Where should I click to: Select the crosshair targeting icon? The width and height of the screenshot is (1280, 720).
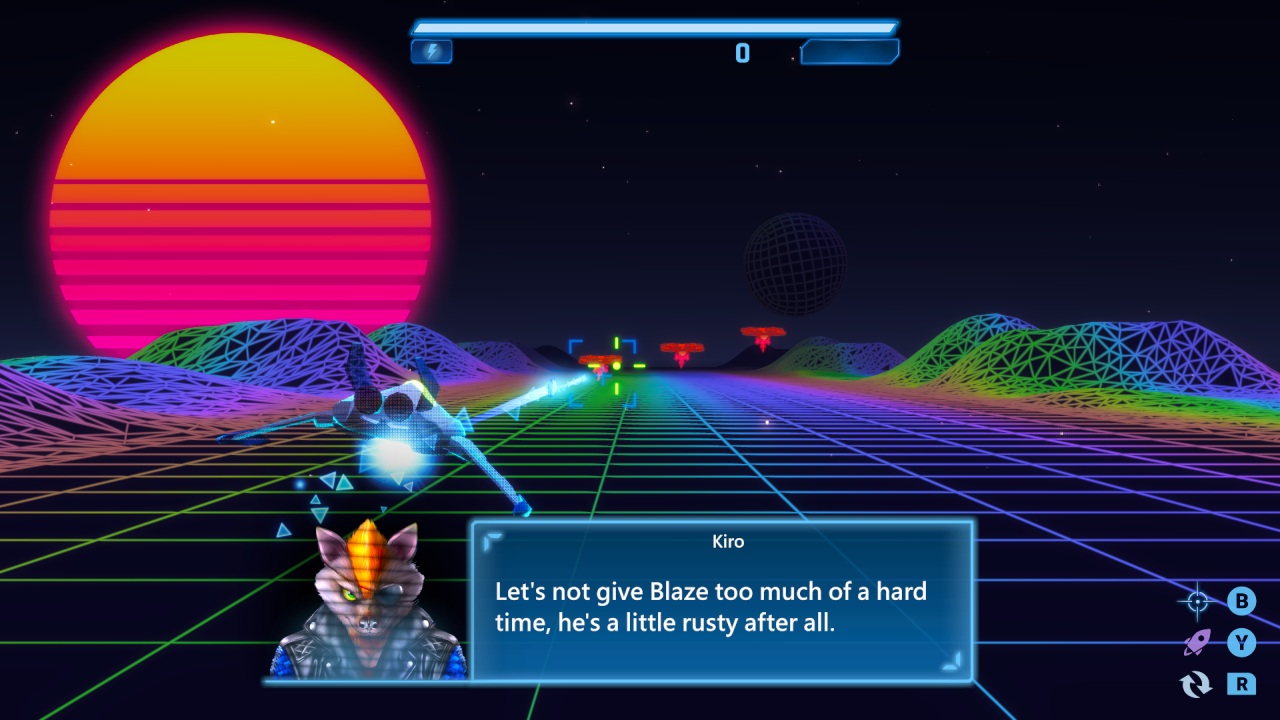coord(1196,601)
